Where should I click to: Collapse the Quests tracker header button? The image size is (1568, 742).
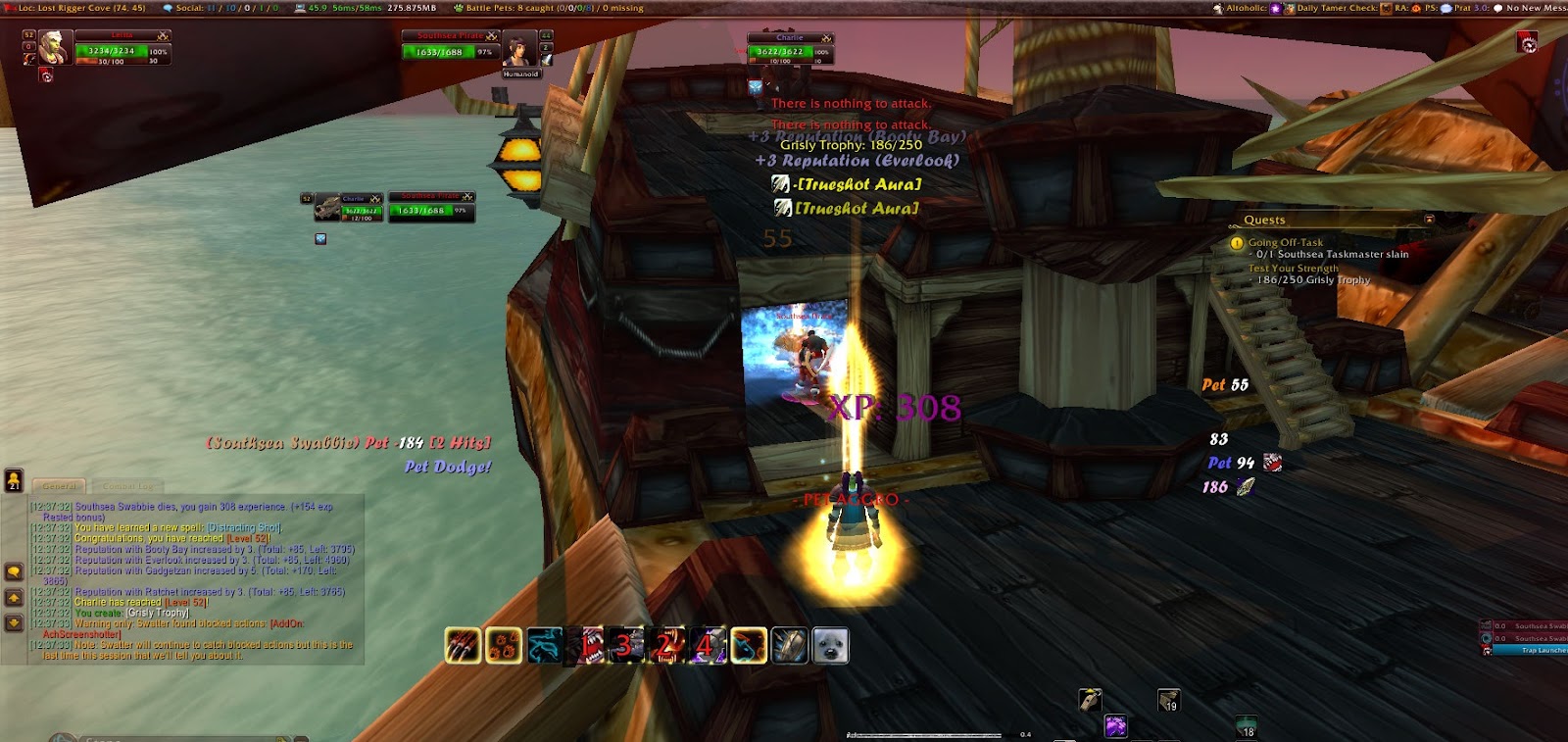(1429, 220)
